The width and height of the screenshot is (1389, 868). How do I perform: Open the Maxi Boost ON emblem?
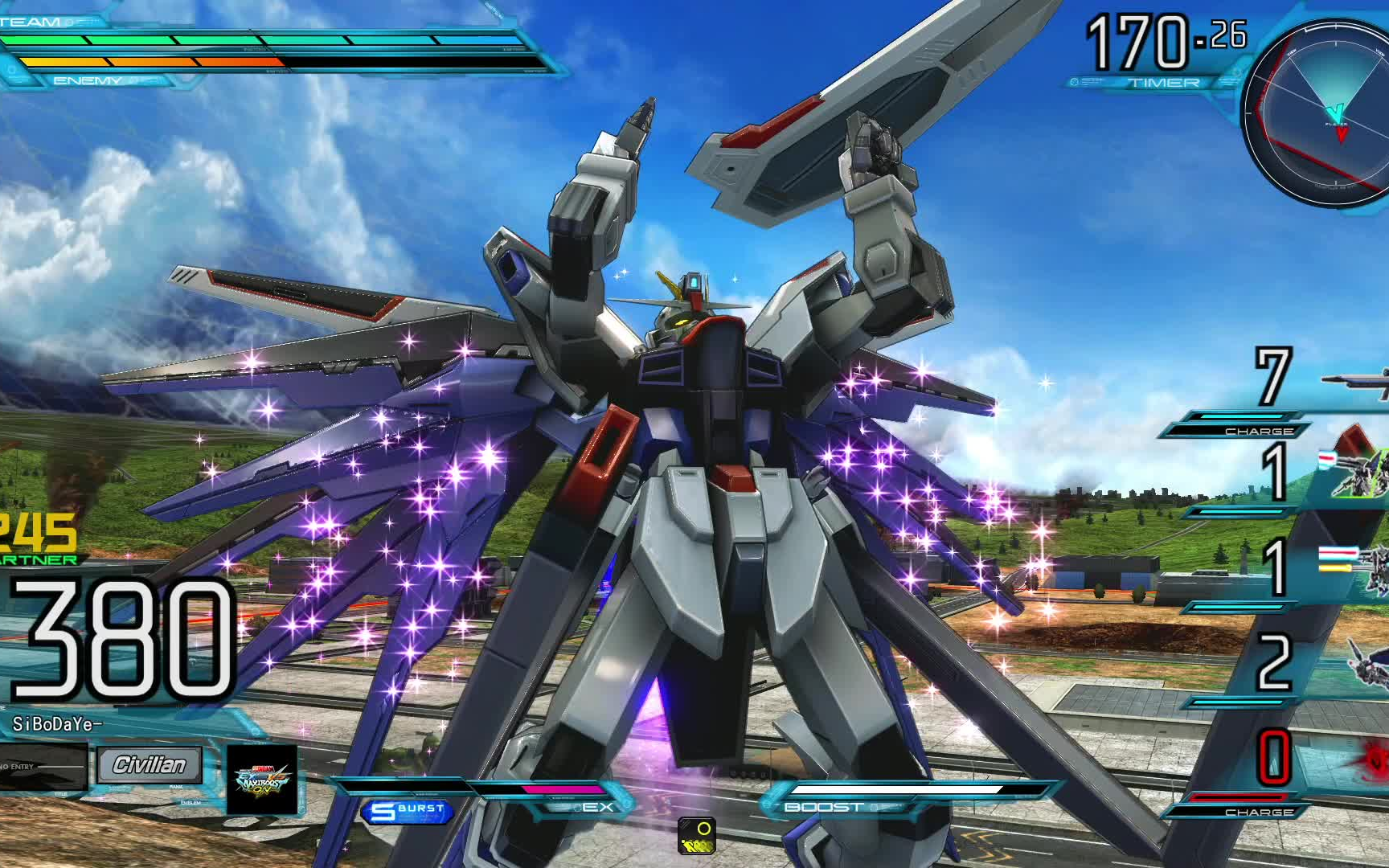tap(262, 779)
